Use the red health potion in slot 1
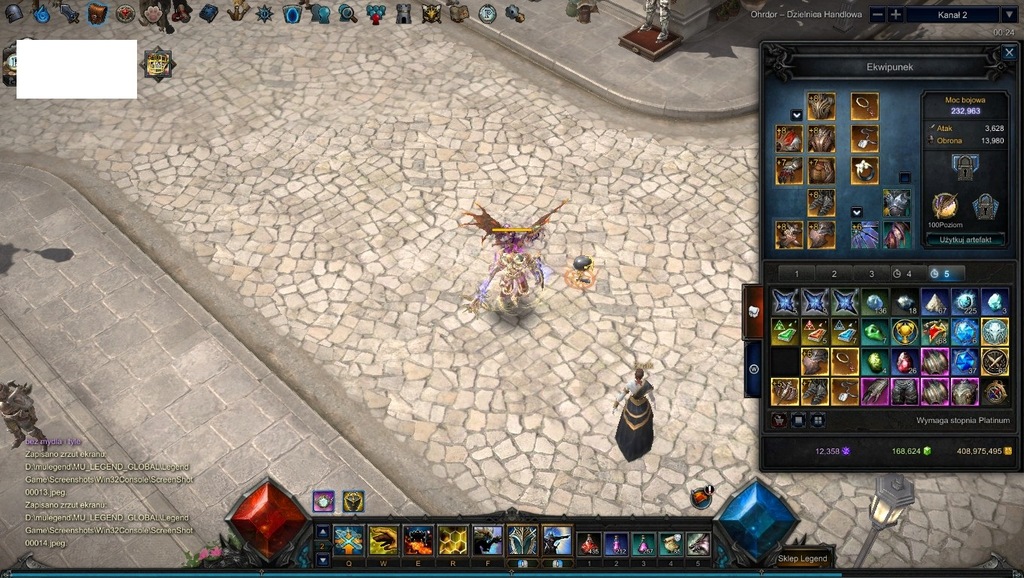The image size is (1024, 578). point(588,543)
